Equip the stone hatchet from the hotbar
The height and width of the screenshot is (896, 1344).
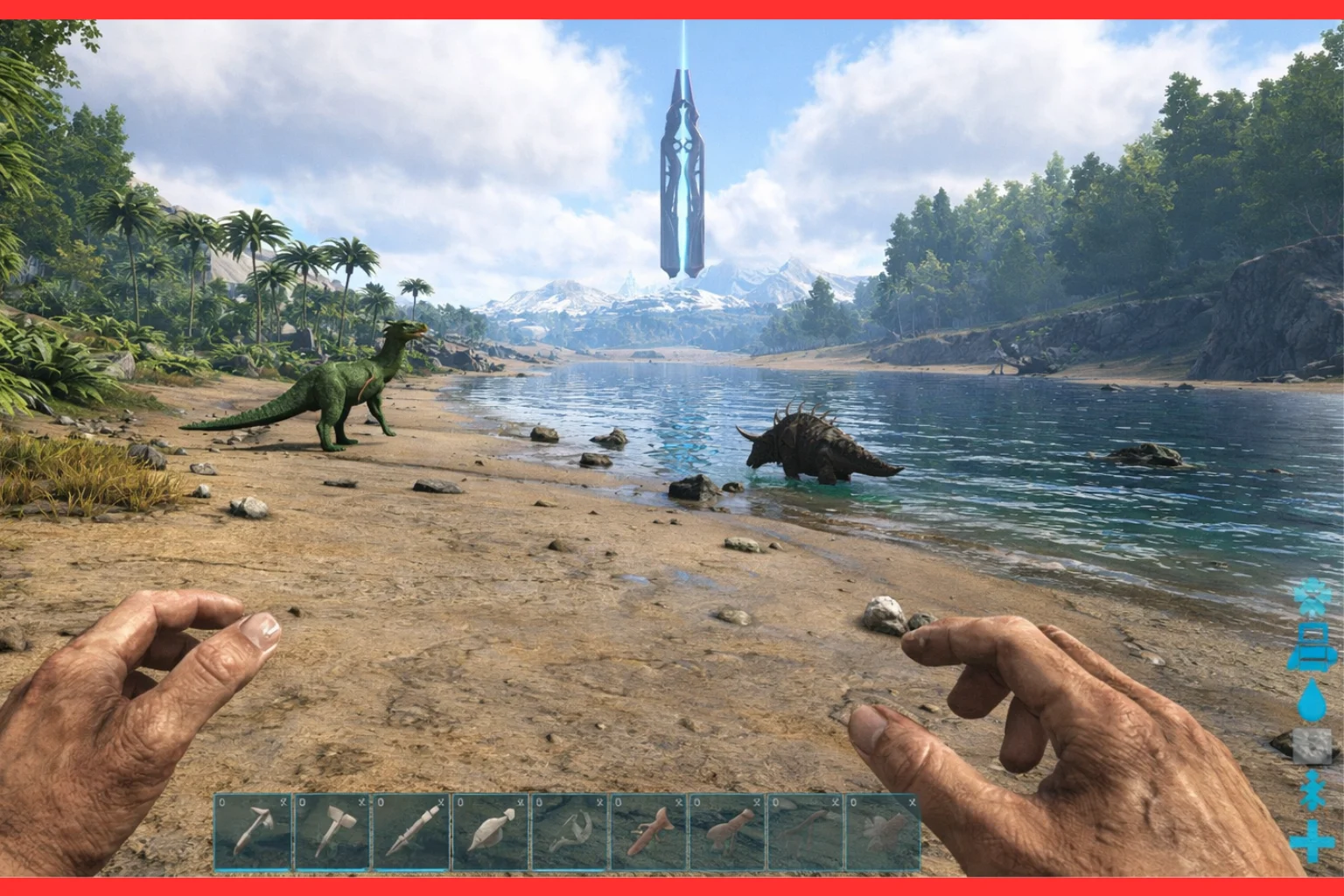332,832
